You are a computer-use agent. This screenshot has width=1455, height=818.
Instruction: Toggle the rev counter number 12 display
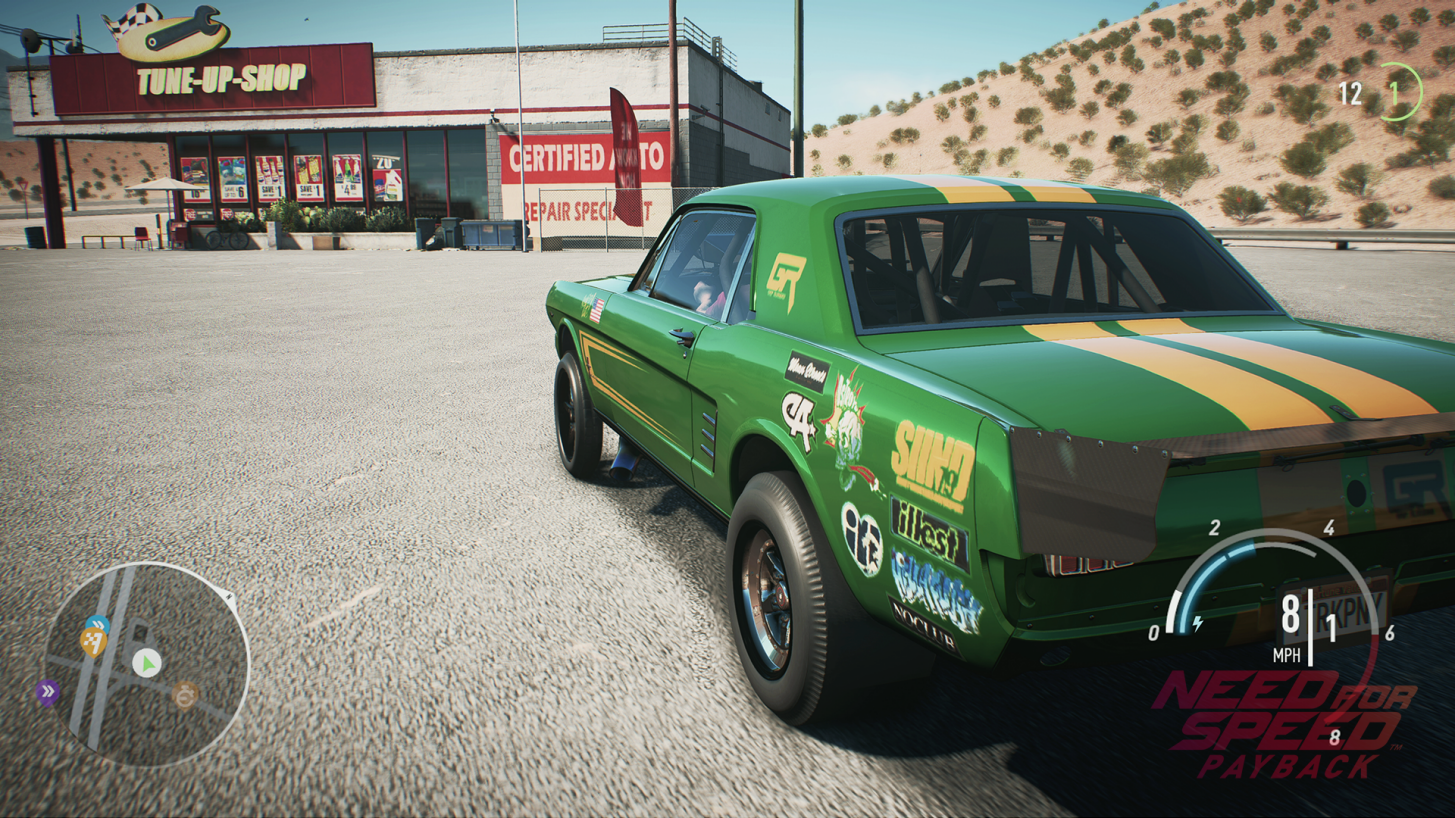(1352, 94)
